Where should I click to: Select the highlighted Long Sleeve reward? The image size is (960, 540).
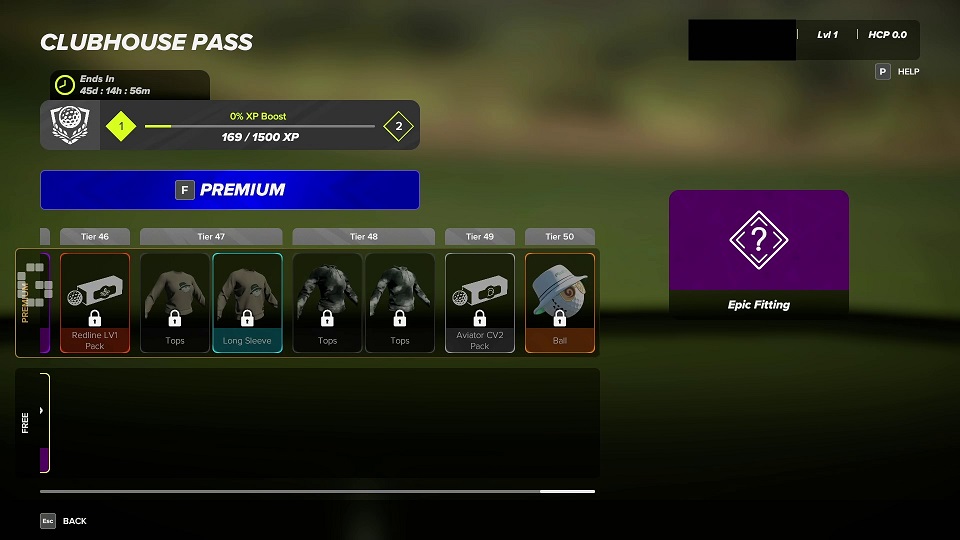(247, 302)
